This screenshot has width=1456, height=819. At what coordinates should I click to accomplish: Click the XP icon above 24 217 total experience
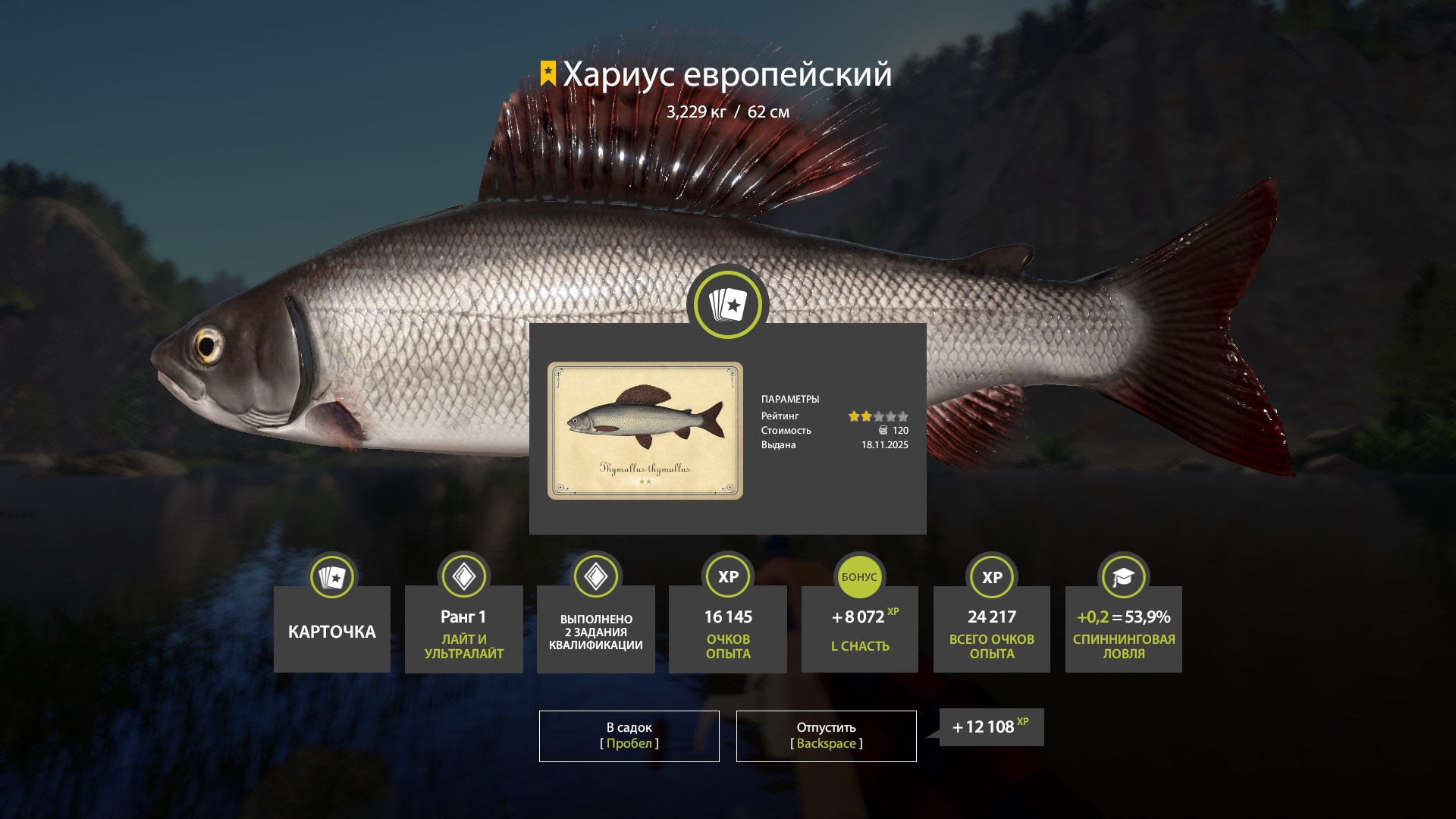(991, 576)
